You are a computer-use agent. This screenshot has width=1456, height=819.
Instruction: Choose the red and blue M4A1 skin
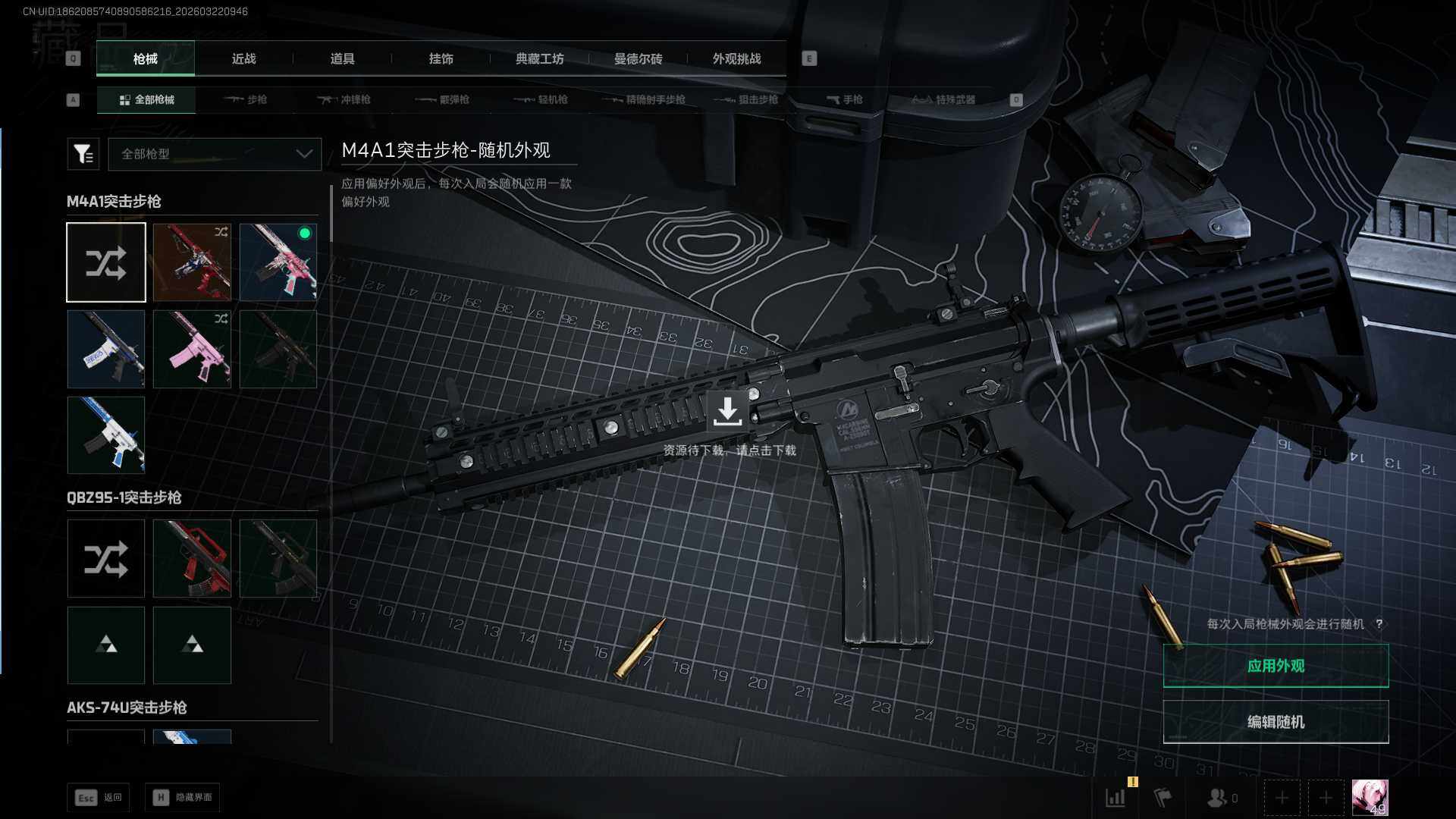click(192, 262)
